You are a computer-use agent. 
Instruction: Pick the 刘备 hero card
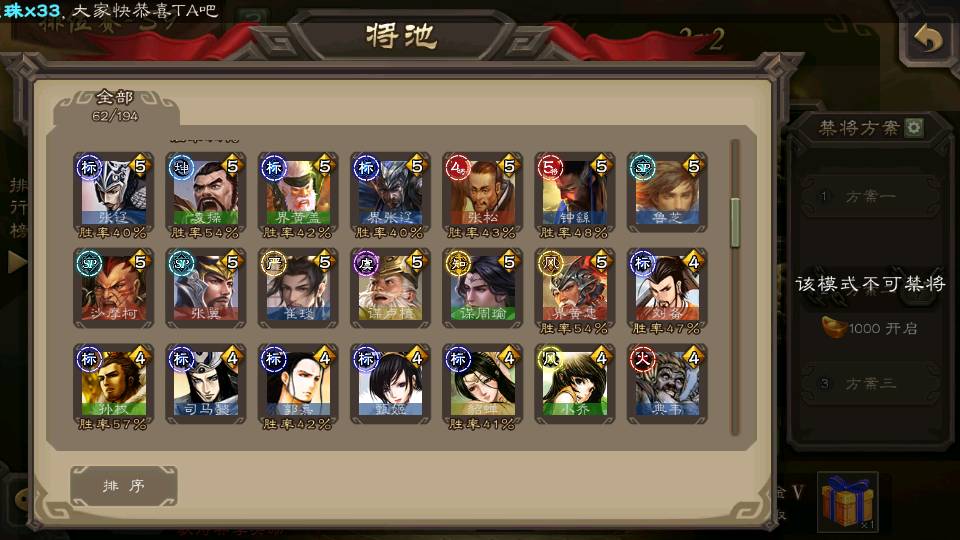[666, 287]
